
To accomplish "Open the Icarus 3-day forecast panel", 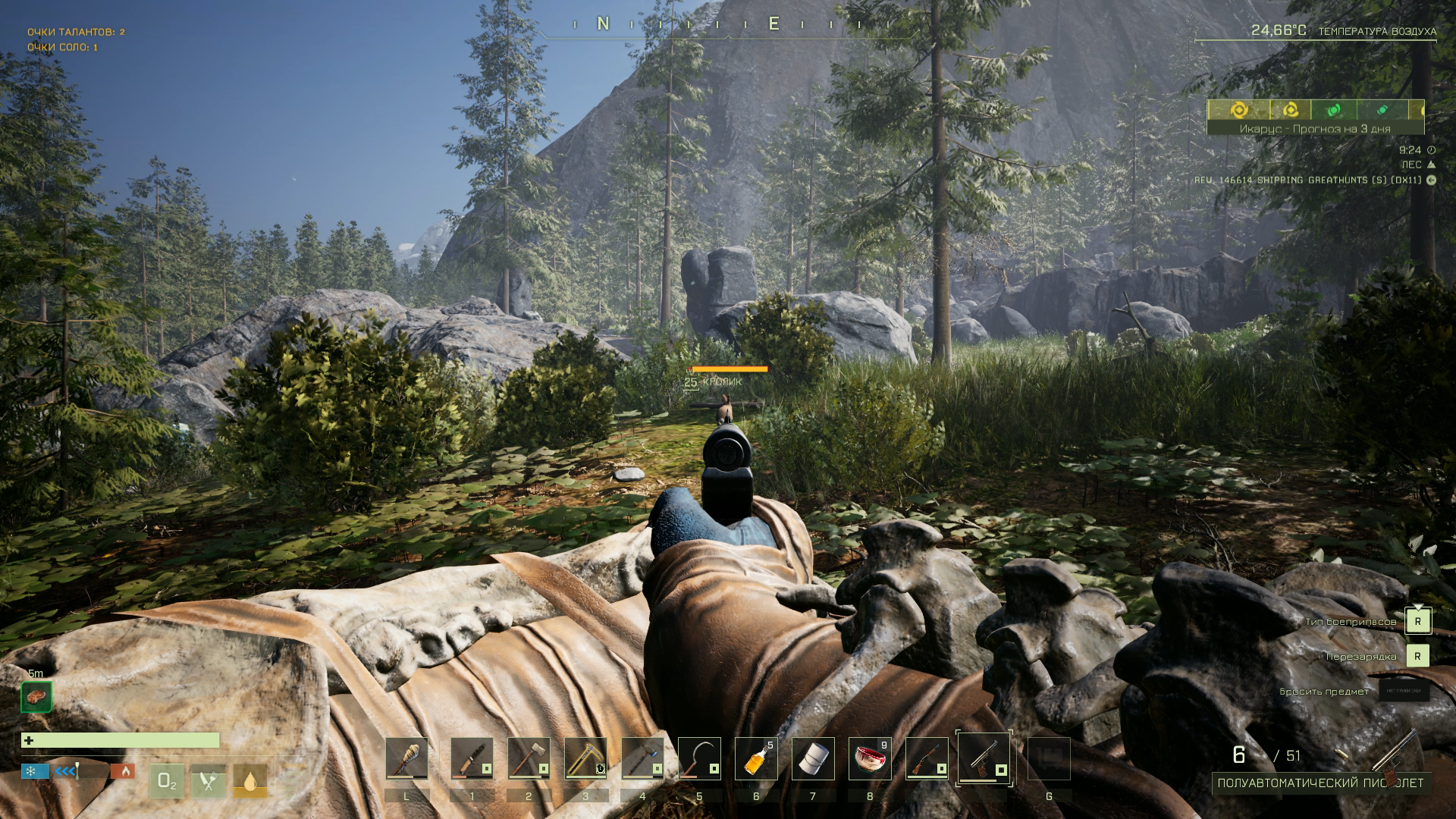I will coord(1315,129).
